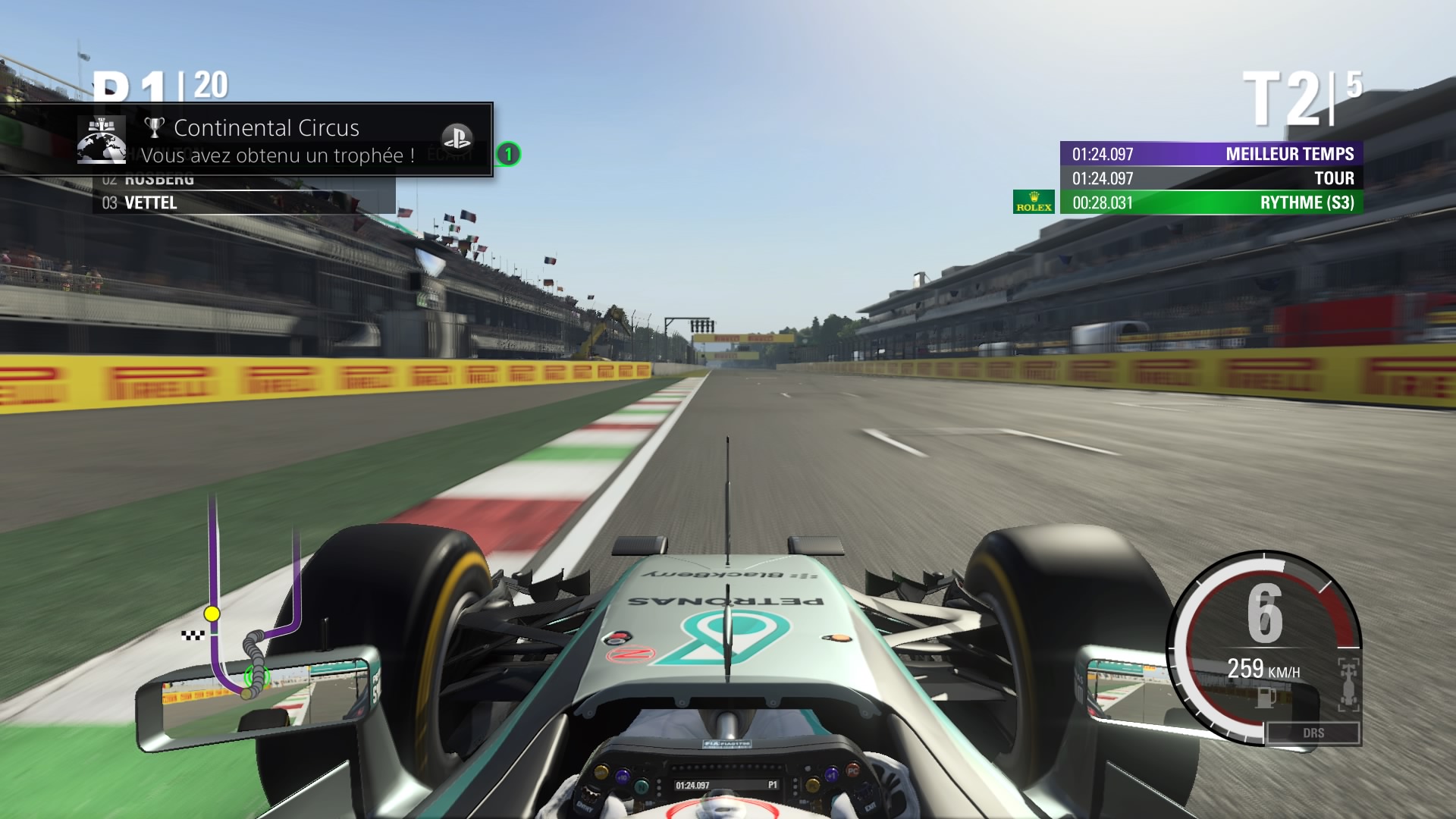Open the Continental Circus trophy notification

click(265, 140)
